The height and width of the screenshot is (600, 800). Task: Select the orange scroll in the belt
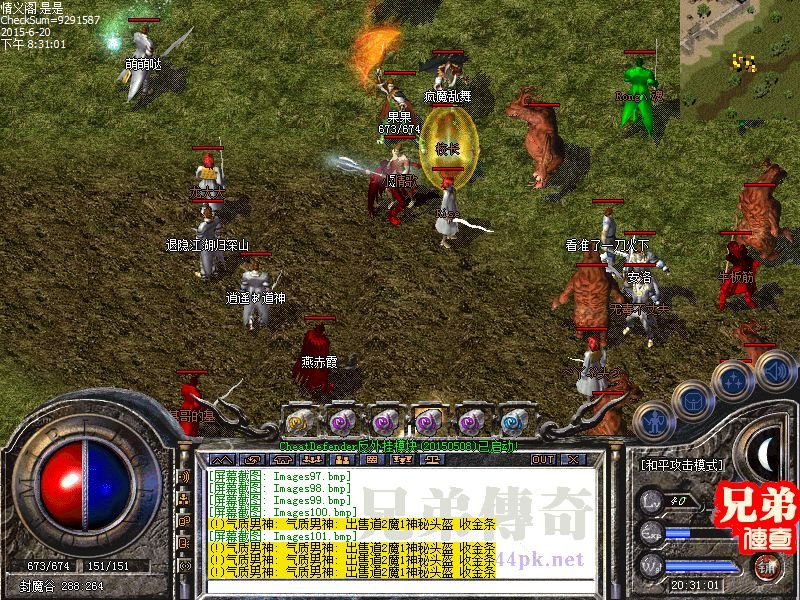298,420
